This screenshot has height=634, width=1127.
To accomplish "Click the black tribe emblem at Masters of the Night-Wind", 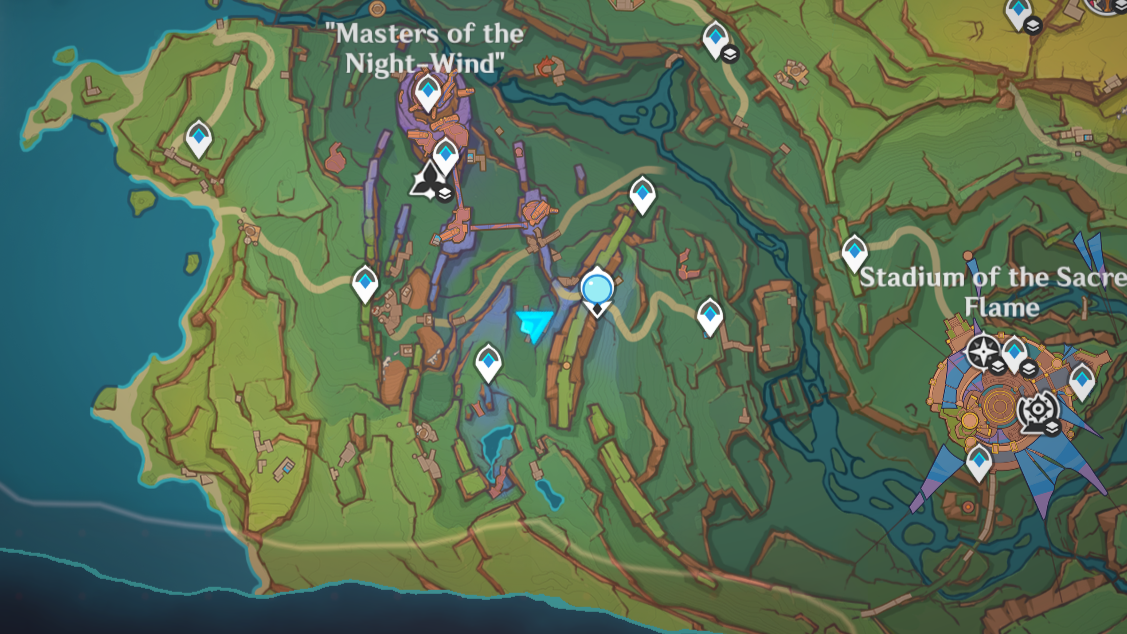I will pyautogui.click(x=428, y=180).
